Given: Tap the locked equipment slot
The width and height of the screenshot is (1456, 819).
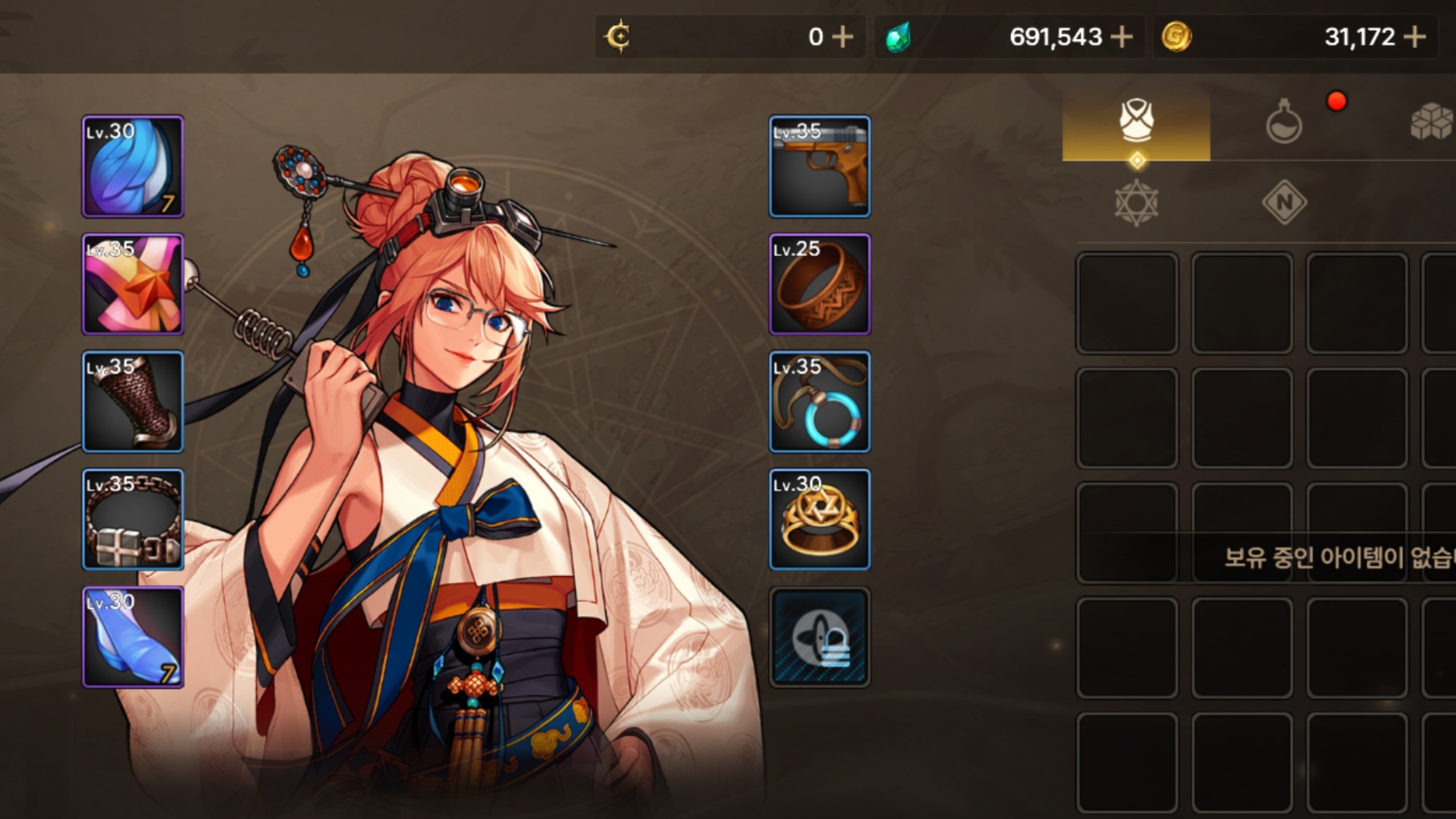Looking at the screenshot, I should (x=820, y=637).
